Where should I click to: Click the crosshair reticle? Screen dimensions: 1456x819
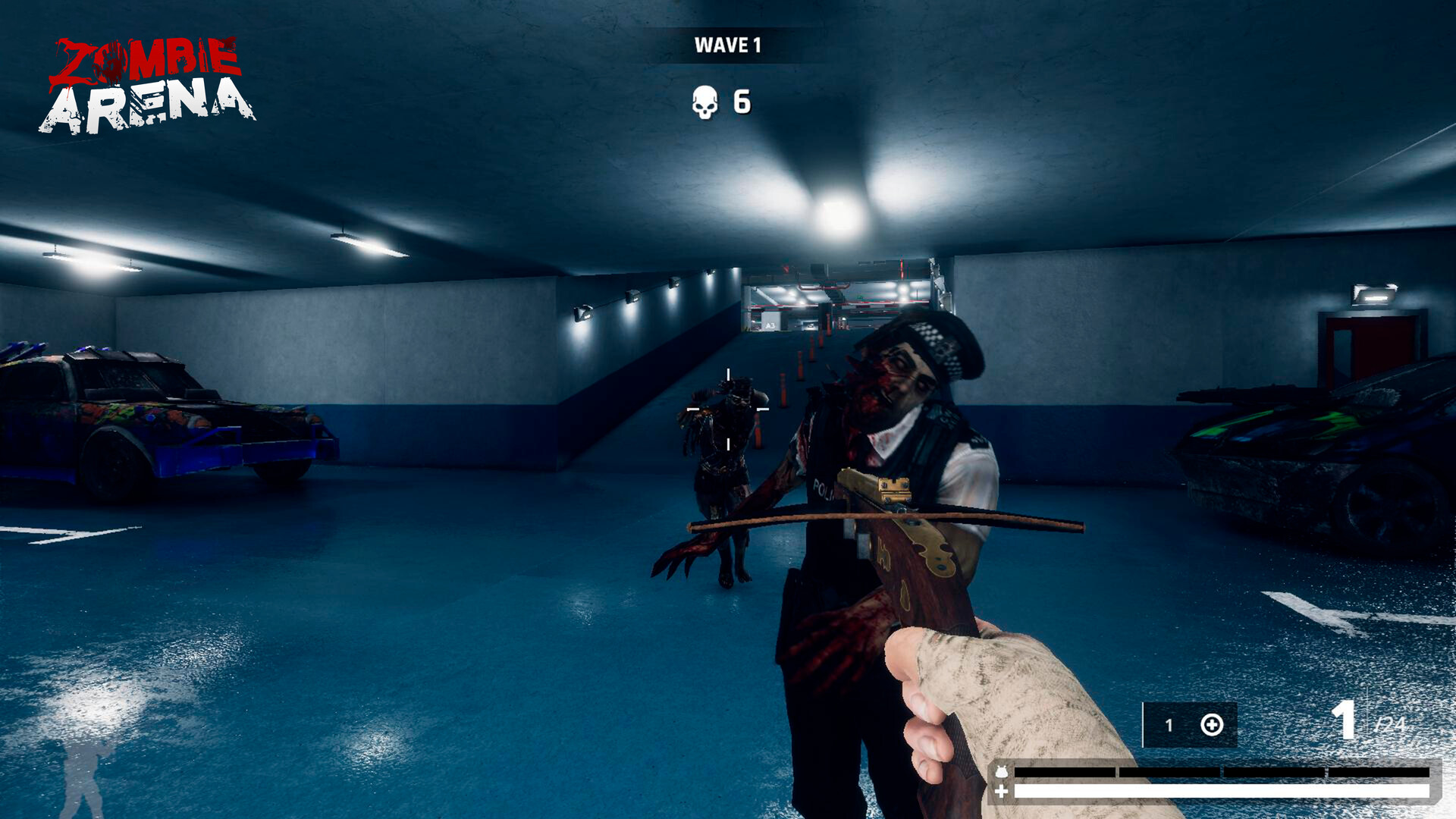(728, 409)
